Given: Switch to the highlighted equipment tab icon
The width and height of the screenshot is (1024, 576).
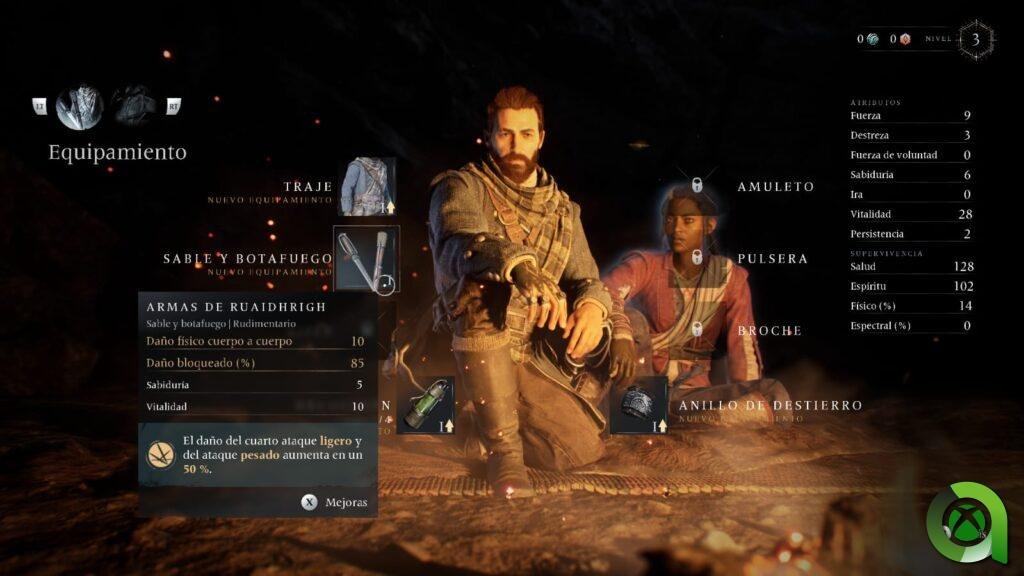Looking at the screenshot, I should tap(80, 105).
